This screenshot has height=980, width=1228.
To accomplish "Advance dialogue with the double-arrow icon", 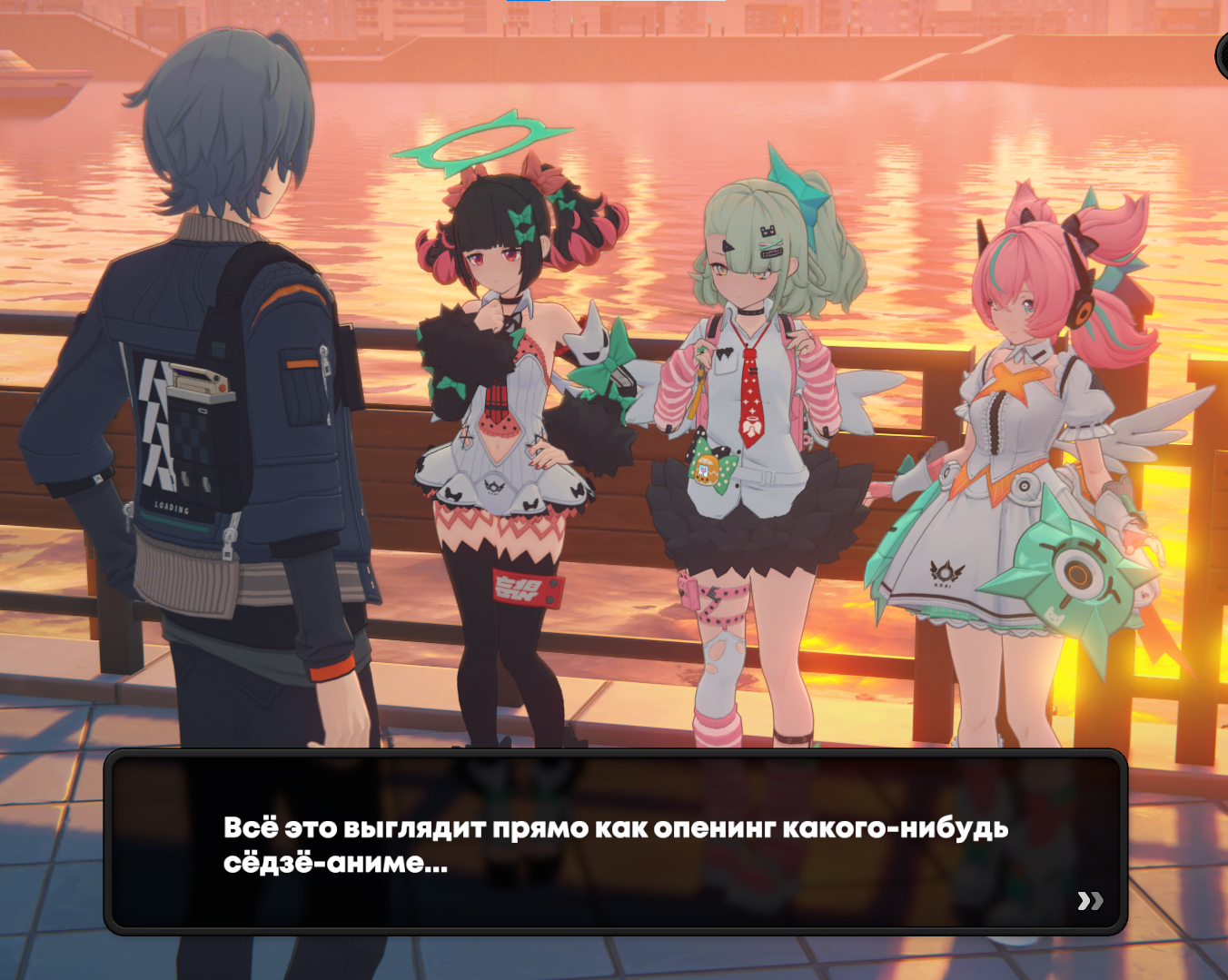I will pos(1090,900).
